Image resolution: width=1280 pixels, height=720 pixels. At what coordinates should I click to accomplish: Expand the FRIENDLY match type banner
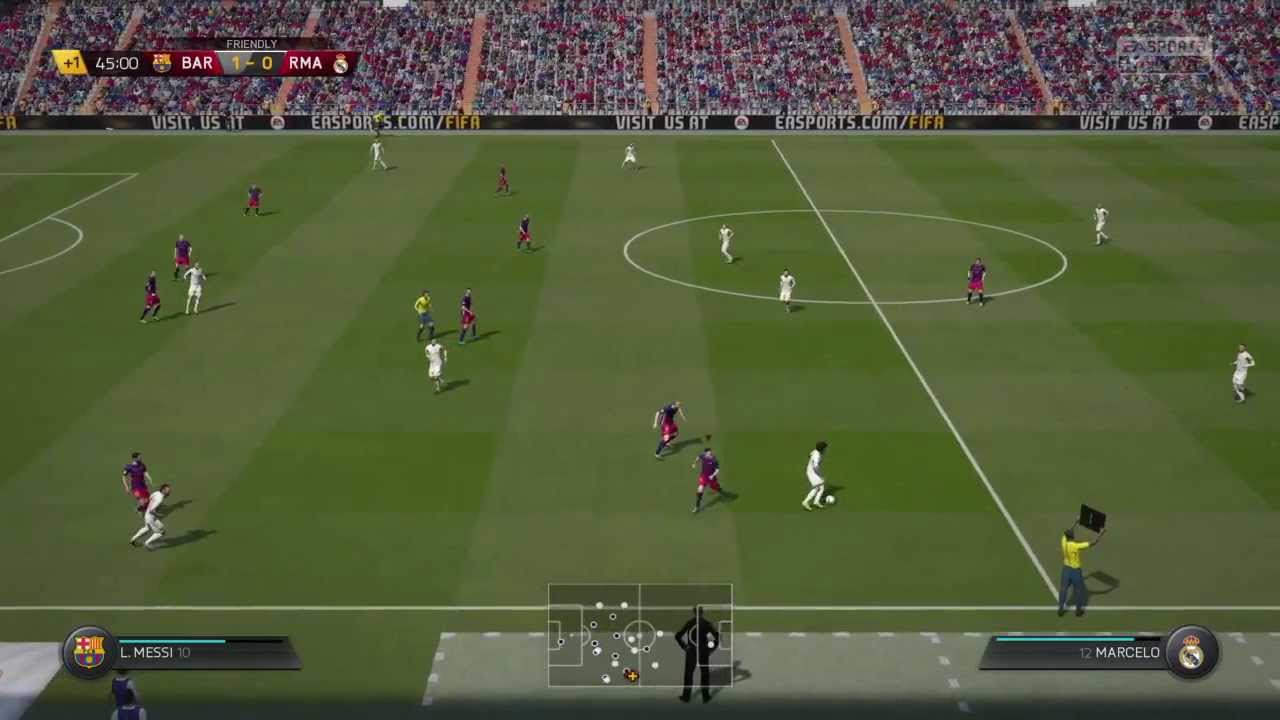[251, 44]
